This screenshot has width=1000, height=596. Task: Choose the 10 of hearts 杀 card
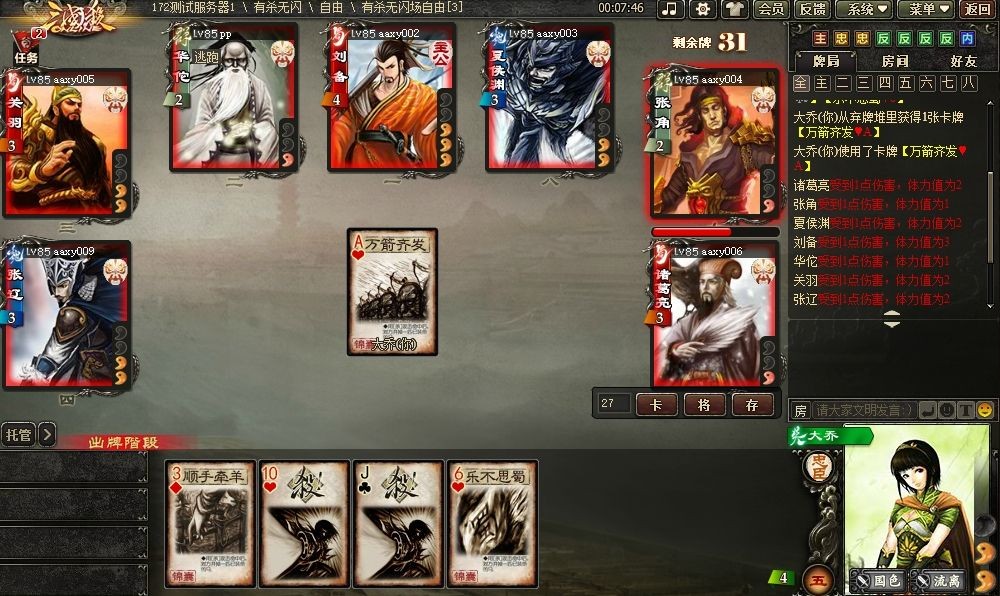305,523
